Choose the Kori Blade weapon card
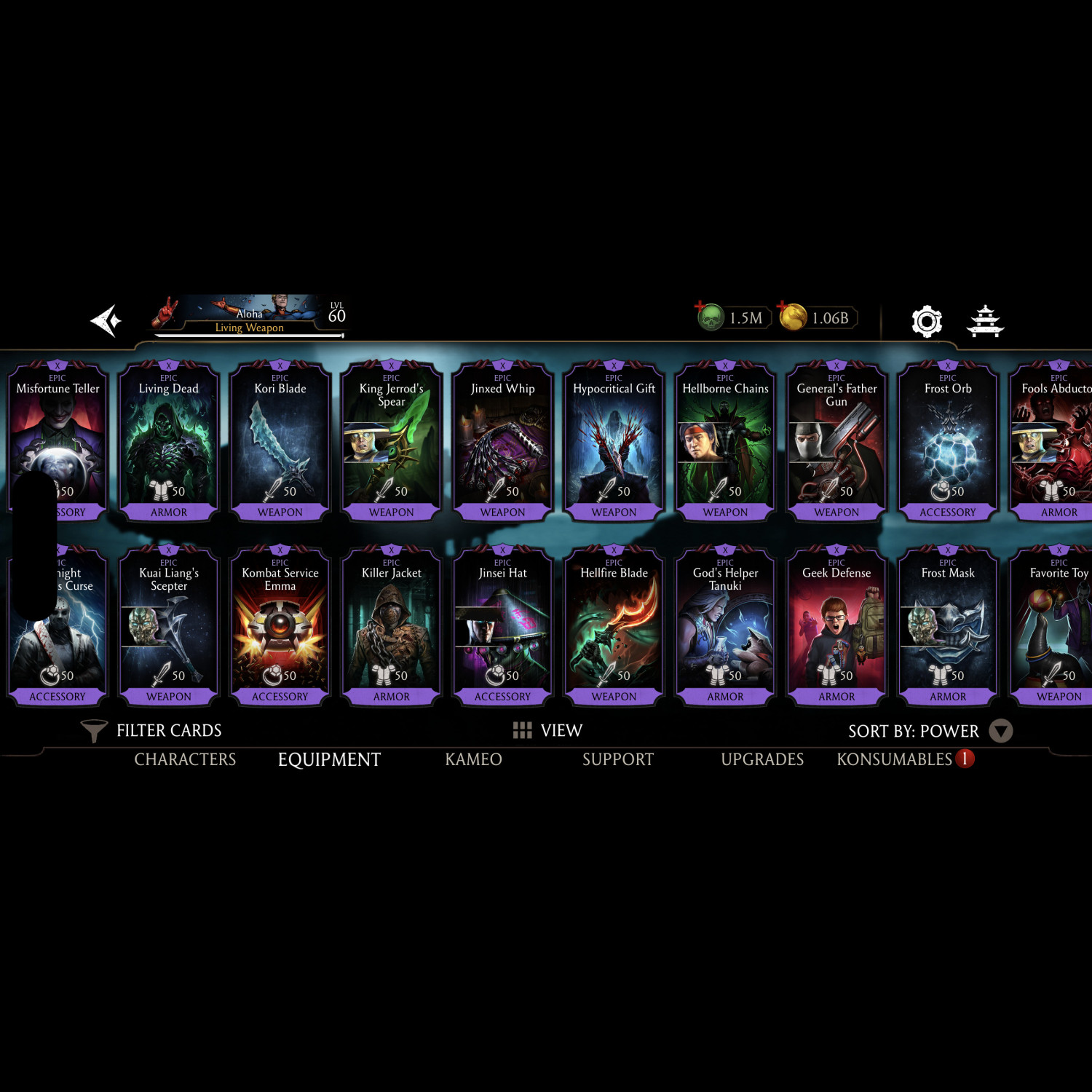Image resolution: width=1092 pixels, height=1092 pixels. 280,441
